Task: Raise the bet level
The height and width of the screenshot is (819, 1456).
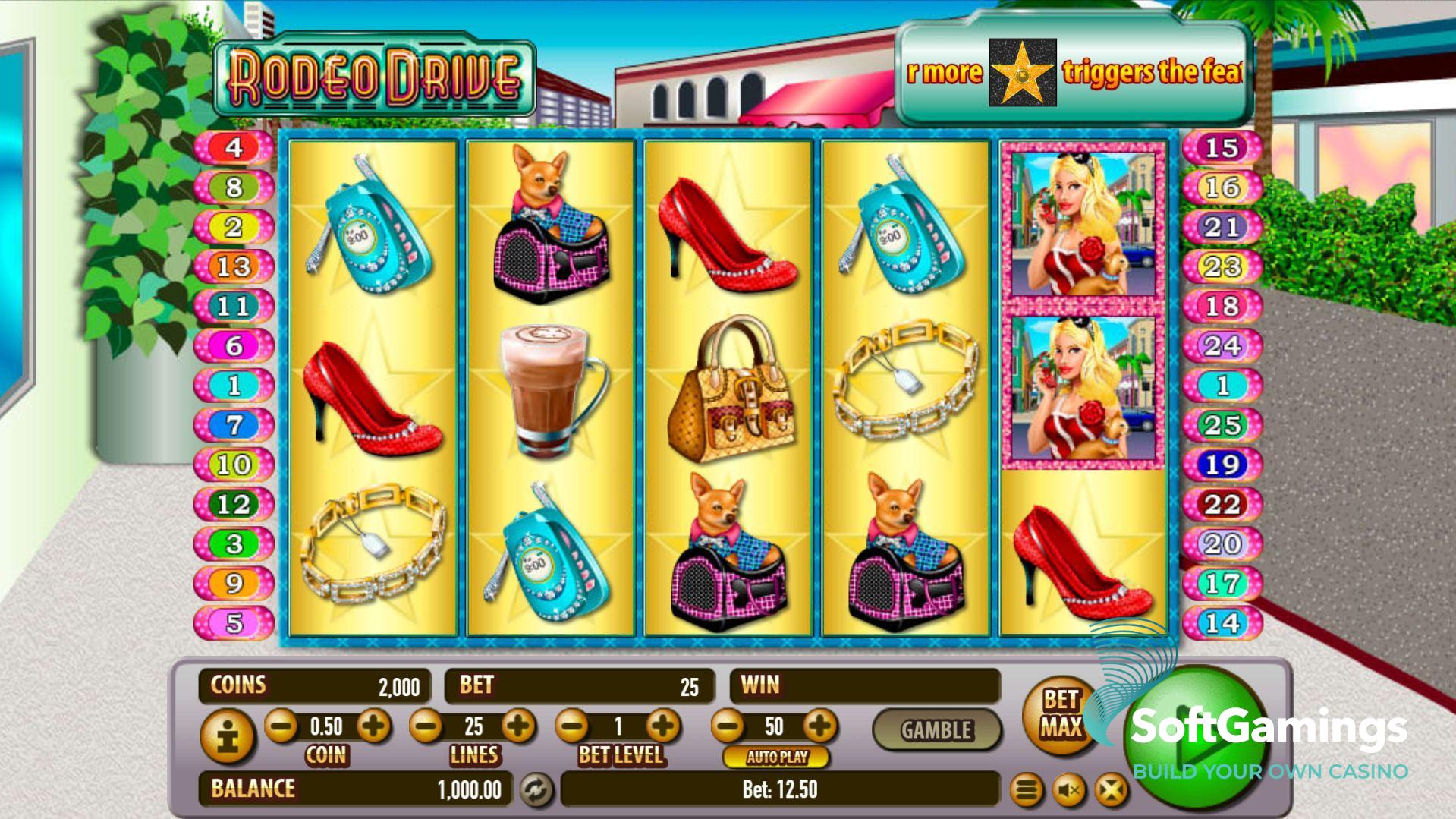Action: [x=664, y=726]
